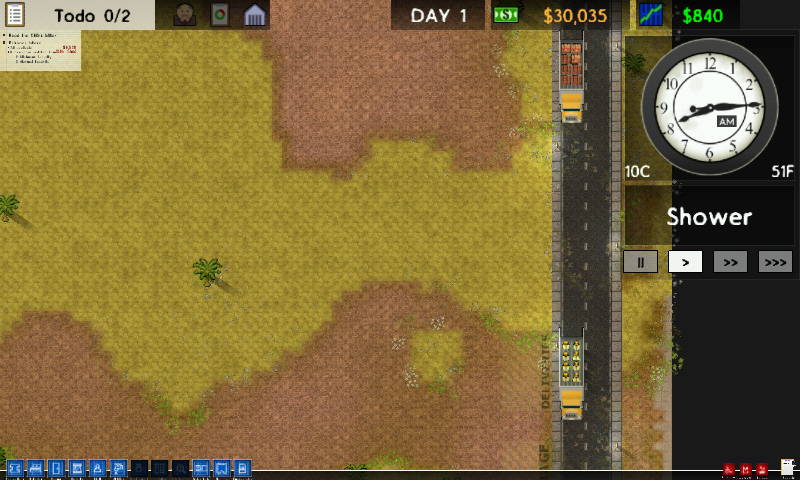
Task: Click the green cash dollar icon
Action: click(x=507, y=15)
